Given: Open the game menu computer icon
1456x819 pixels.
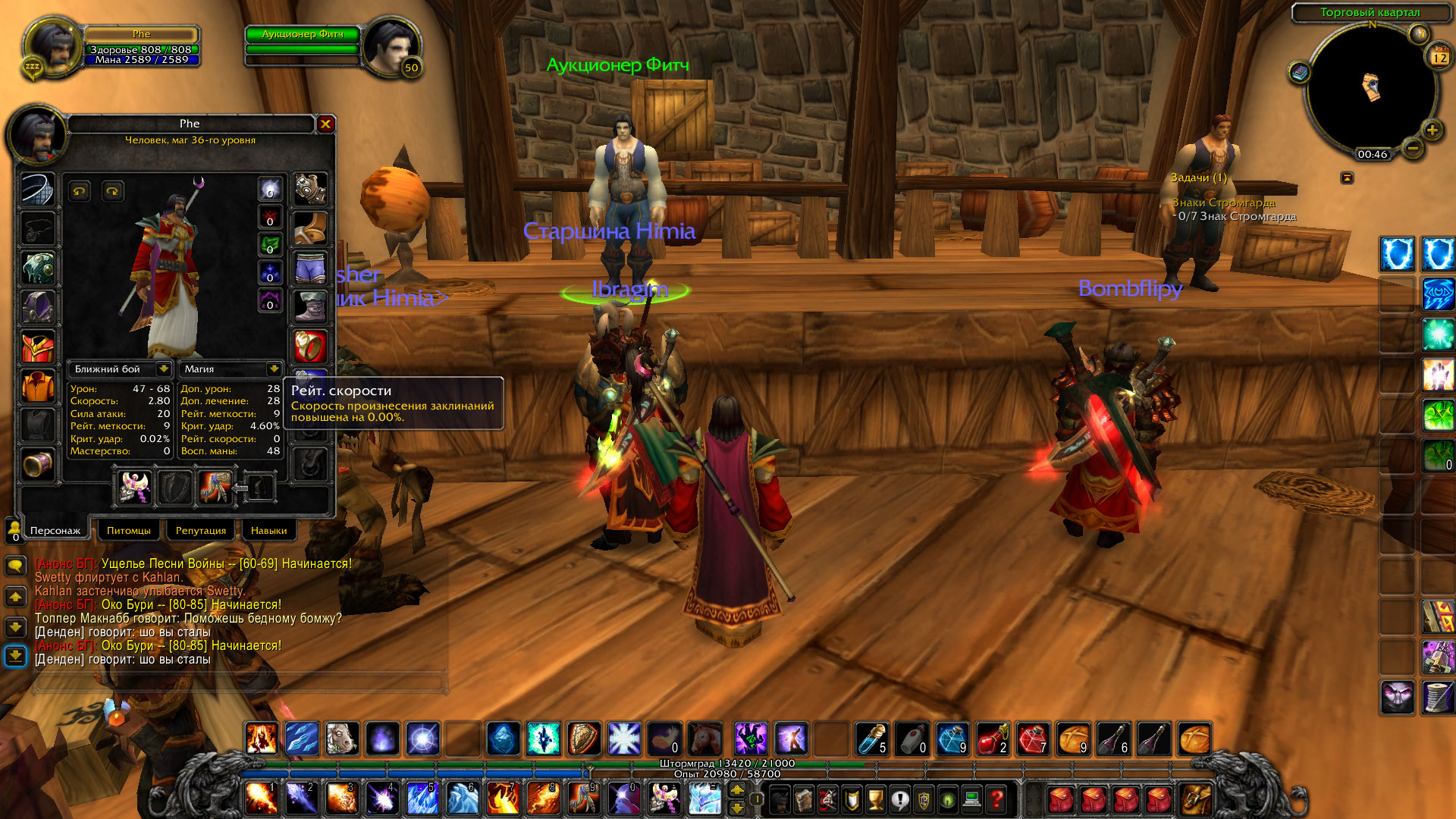Looking at the screenshot, I should pos(972,799).
